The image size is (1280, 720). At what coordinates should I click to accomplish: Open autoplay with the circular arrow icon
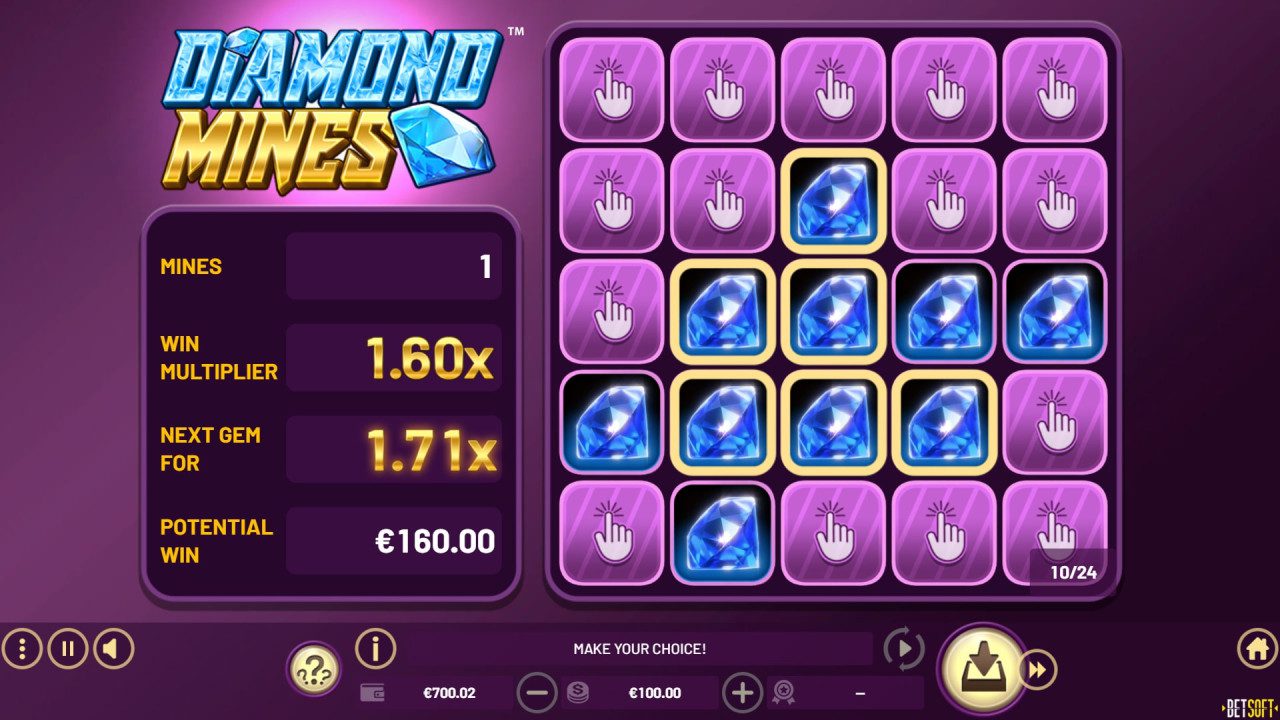tap(903, 648)
